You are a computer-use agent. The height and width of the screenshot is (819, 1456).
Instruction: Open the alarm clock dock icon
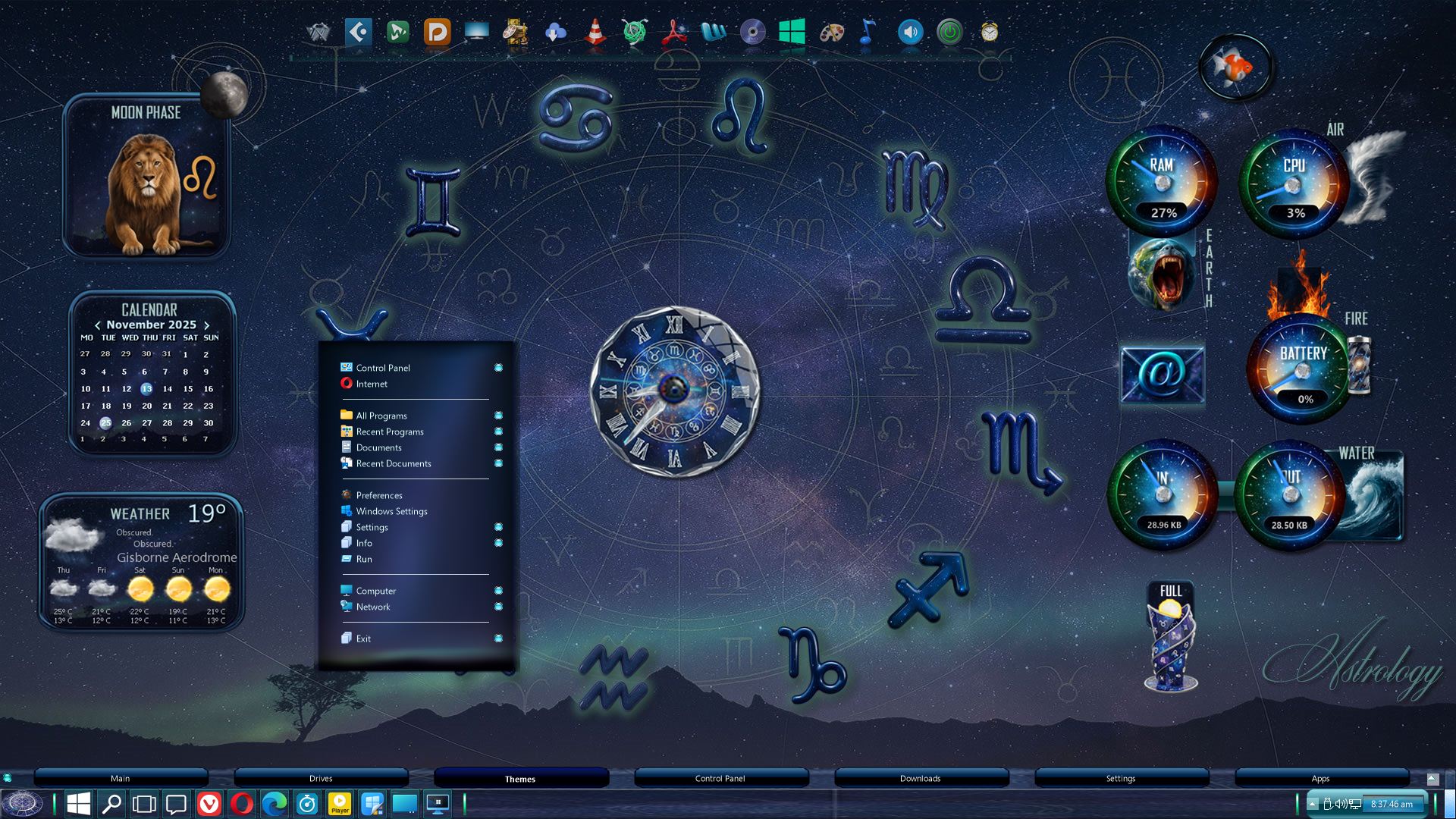(989, 33)
